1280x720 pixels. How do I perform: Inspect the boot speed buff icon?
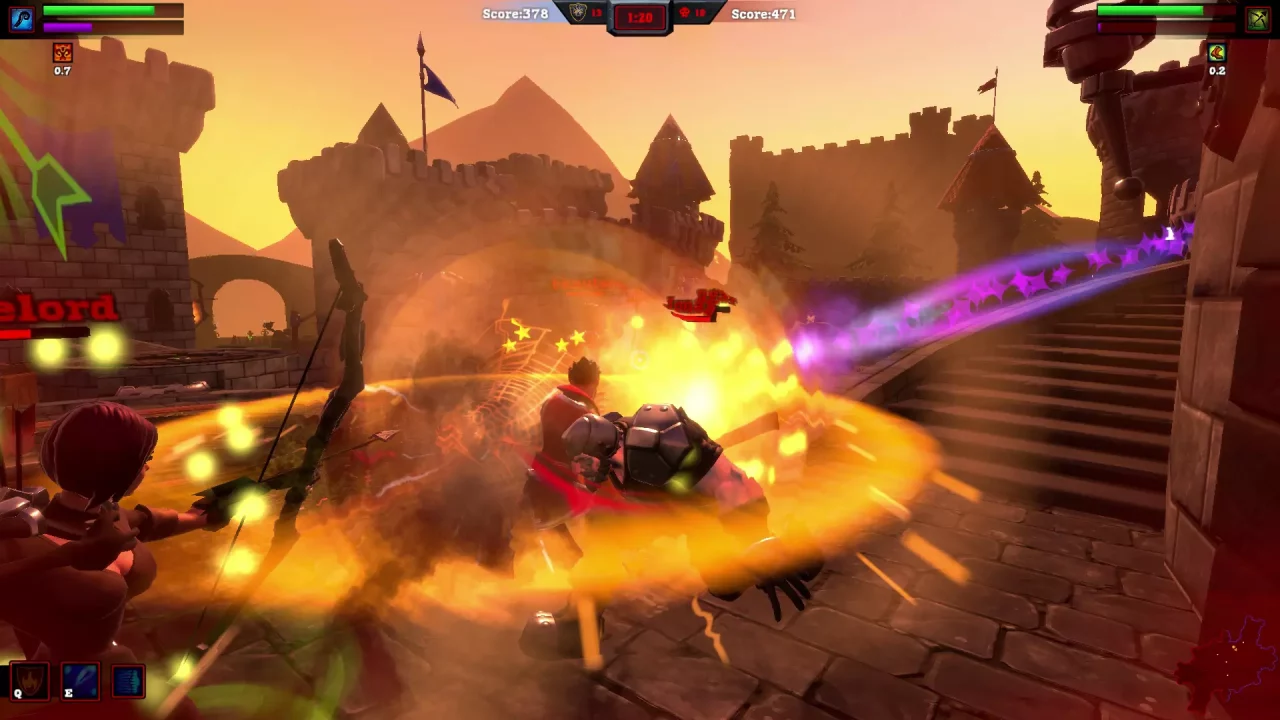click(1216, 53)
